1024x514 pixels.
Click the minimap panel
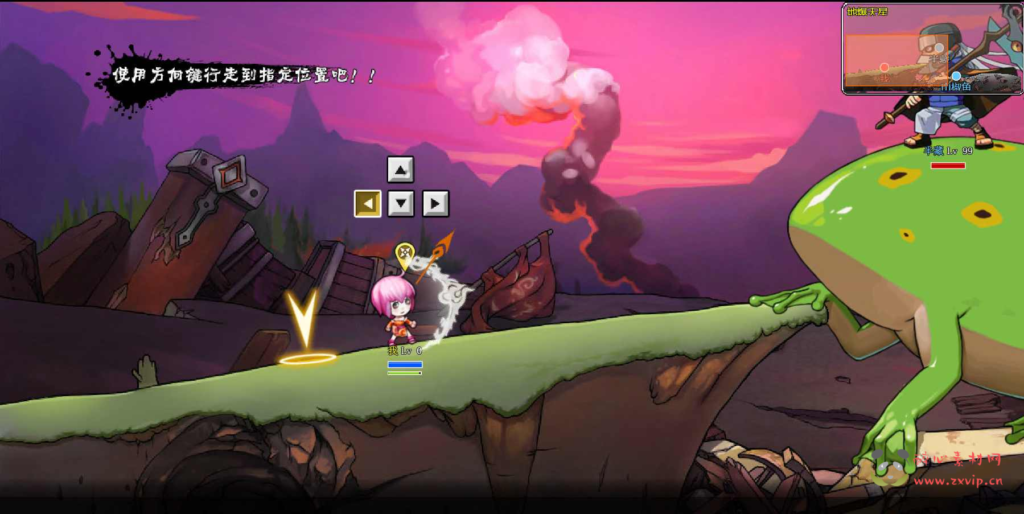click(x=931, y=50)
